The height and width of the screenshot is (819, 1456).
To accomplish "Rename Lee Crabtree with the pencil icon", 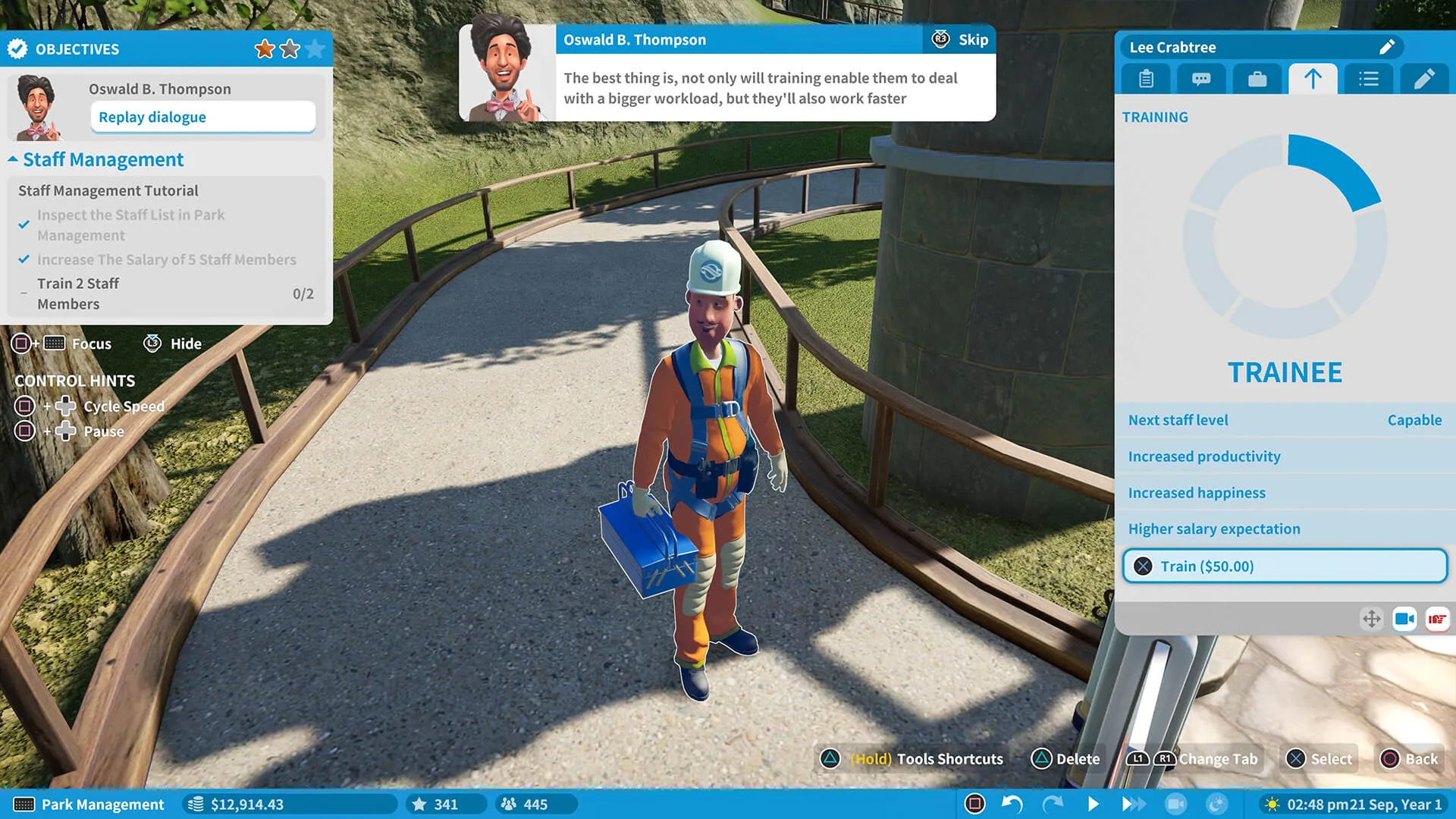I will (x=1386, y=47).
